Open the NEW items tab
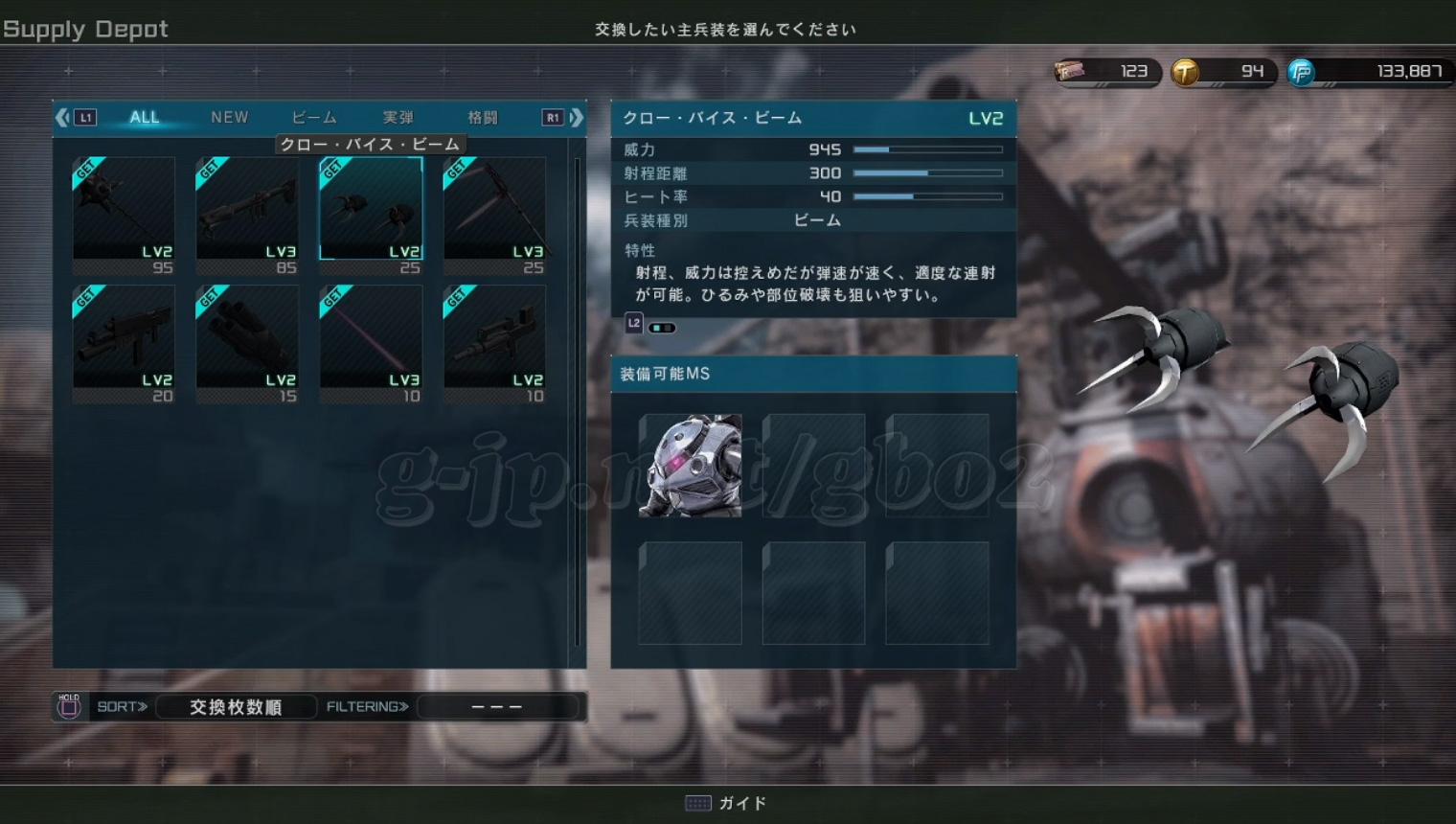 tap(229, 117)
